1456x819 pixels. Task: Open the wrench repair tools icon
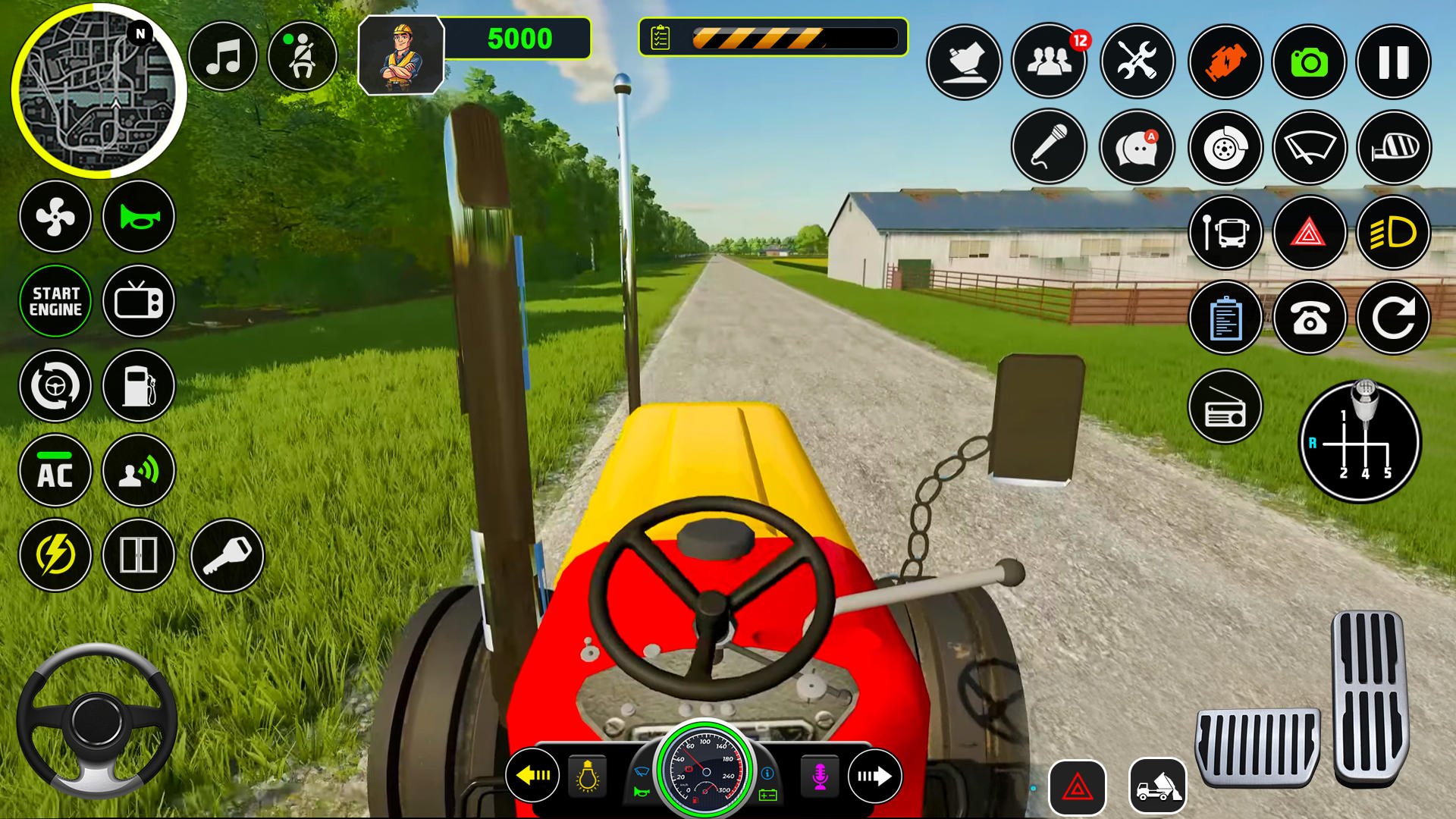[1137, 62]
